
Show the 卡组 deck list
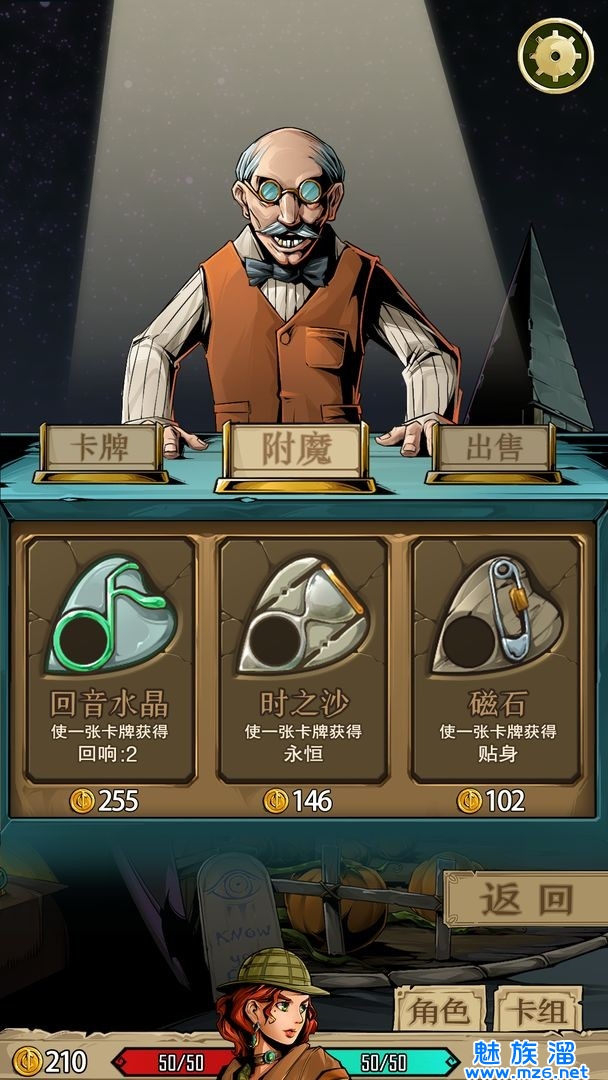(539, 1009)
